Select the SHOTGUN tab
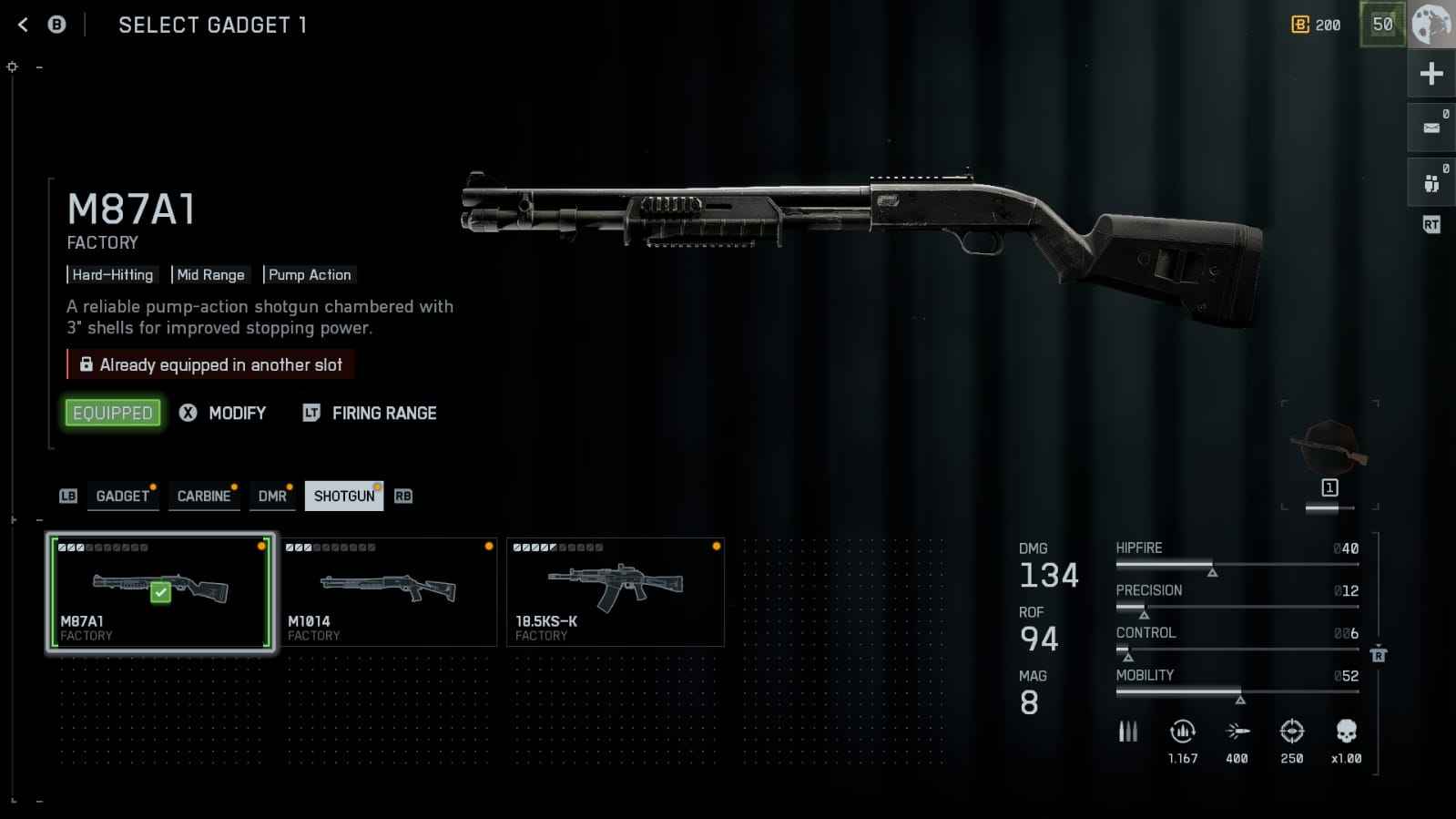Screen dimensions: 1456x819 [x=344, y=496]
